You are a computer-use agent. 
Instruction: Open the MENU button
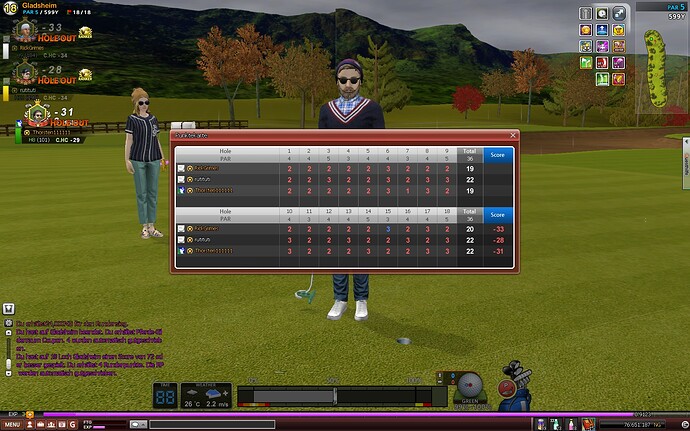coord(13,424)
